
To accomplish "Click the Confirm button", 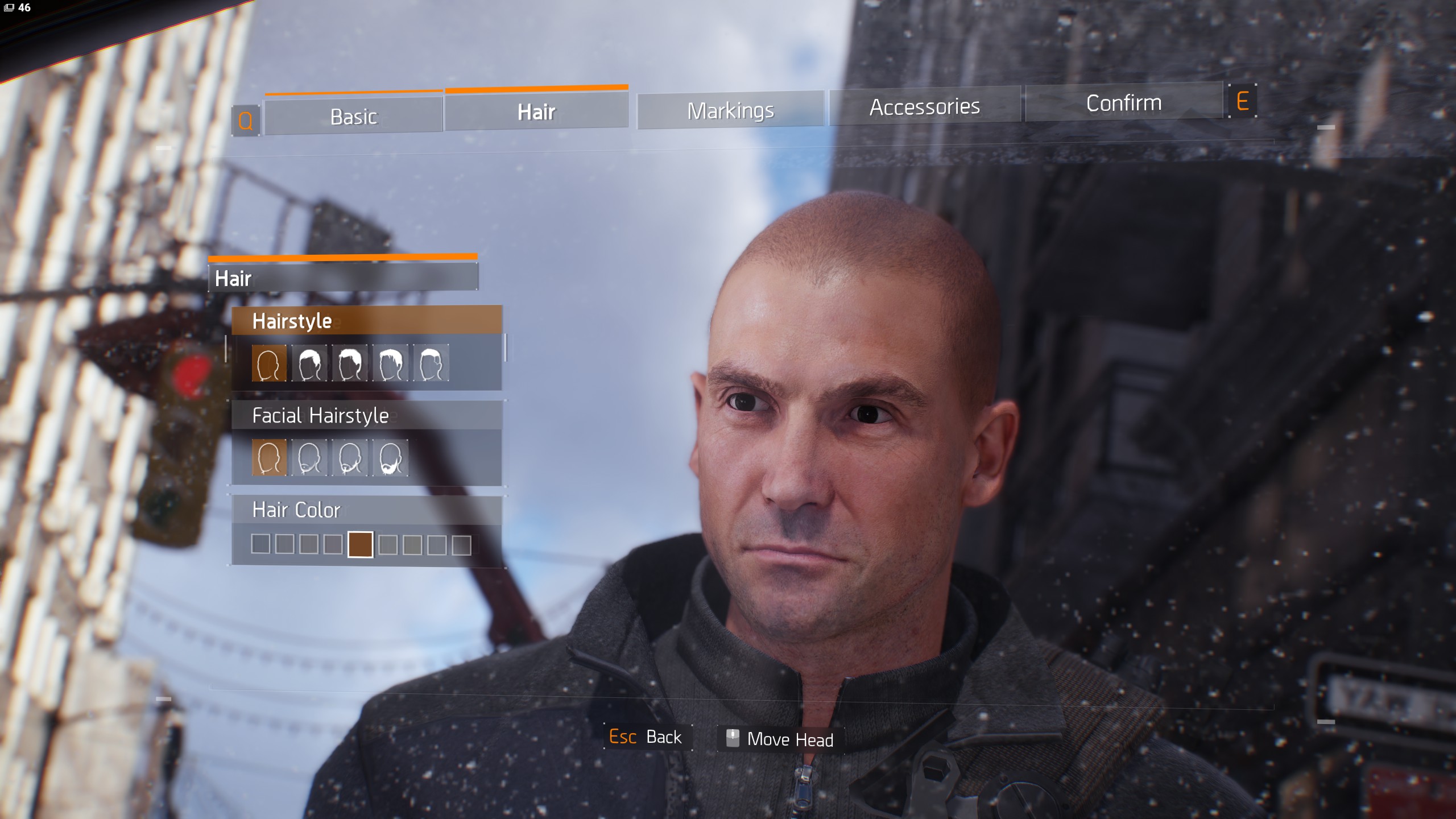I will click(1124, 103).
